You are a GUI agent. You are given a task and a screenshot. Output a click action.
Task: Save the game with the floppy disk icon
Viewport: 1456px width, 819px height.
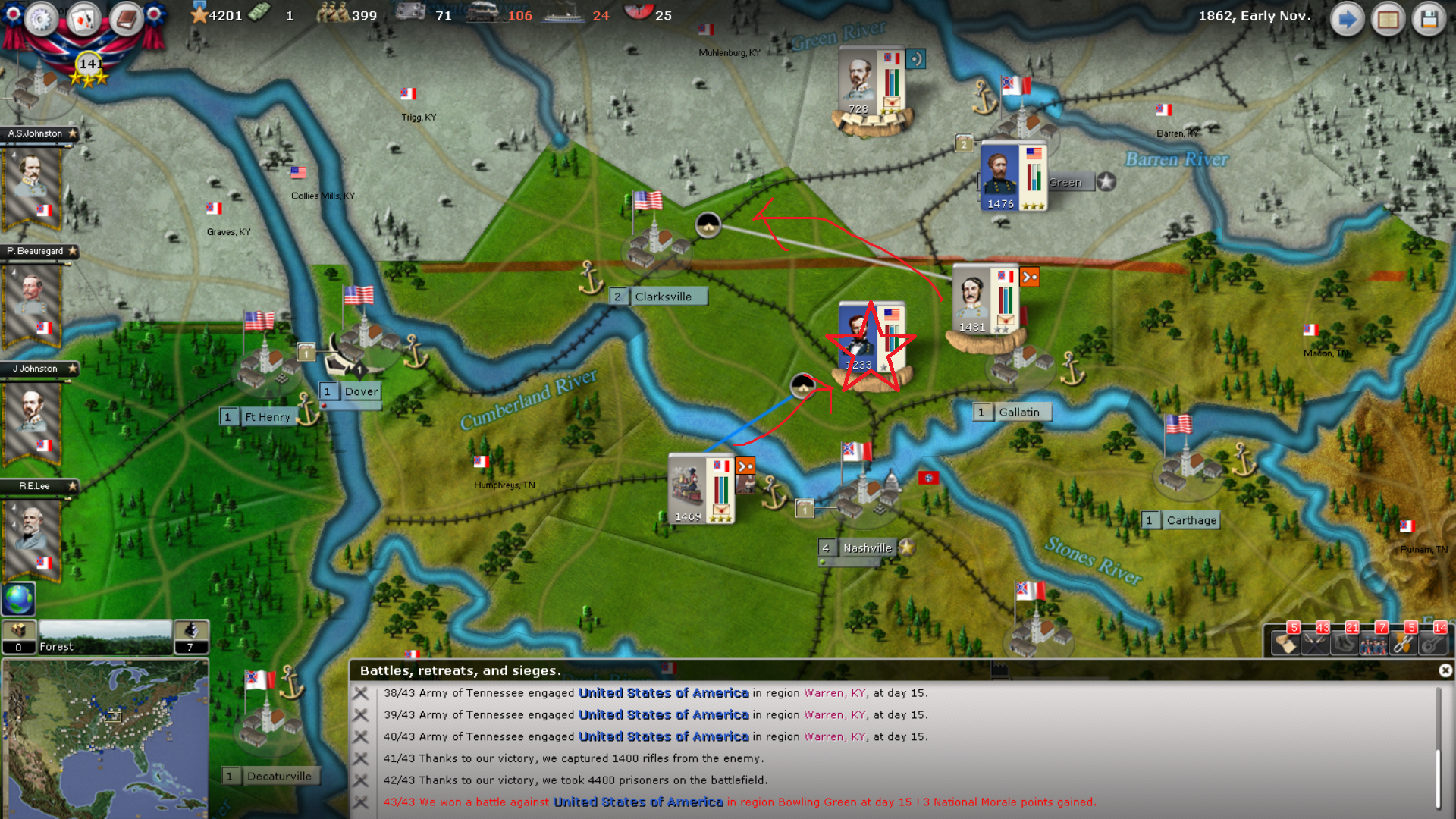1429,19
